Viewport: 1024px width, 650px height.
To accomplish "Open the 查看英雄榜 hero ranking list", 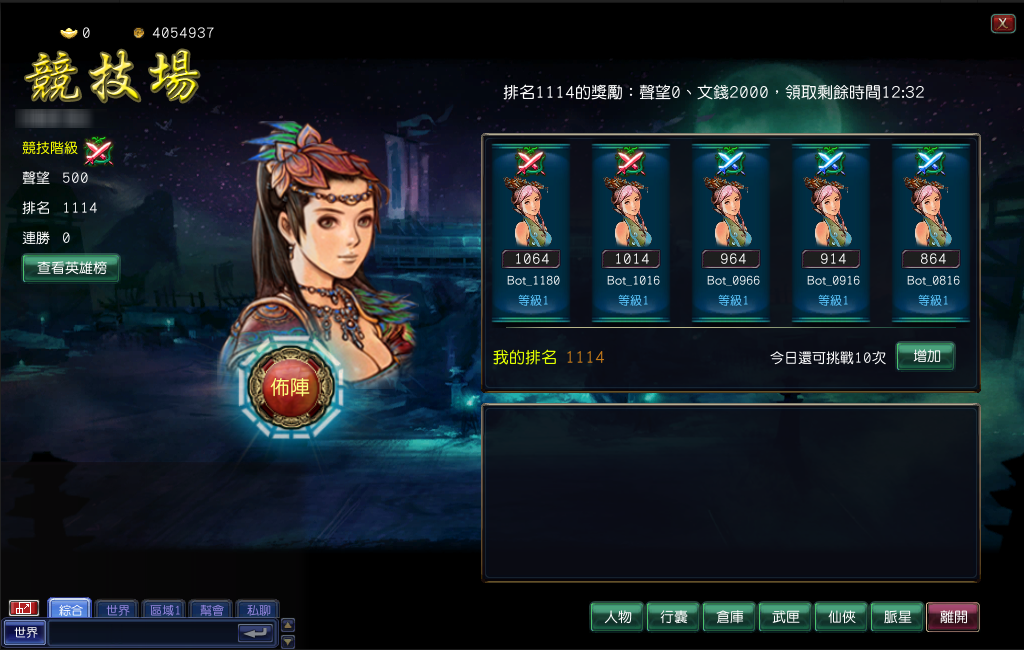I will pos(71,268).
